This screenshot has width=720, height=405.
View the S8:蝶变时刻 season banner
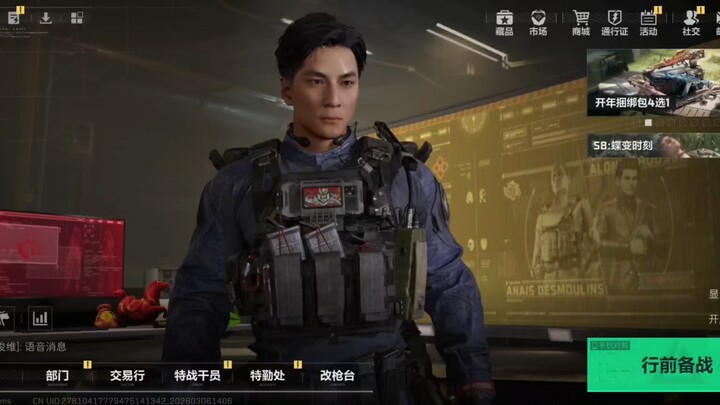pos(652,145)
